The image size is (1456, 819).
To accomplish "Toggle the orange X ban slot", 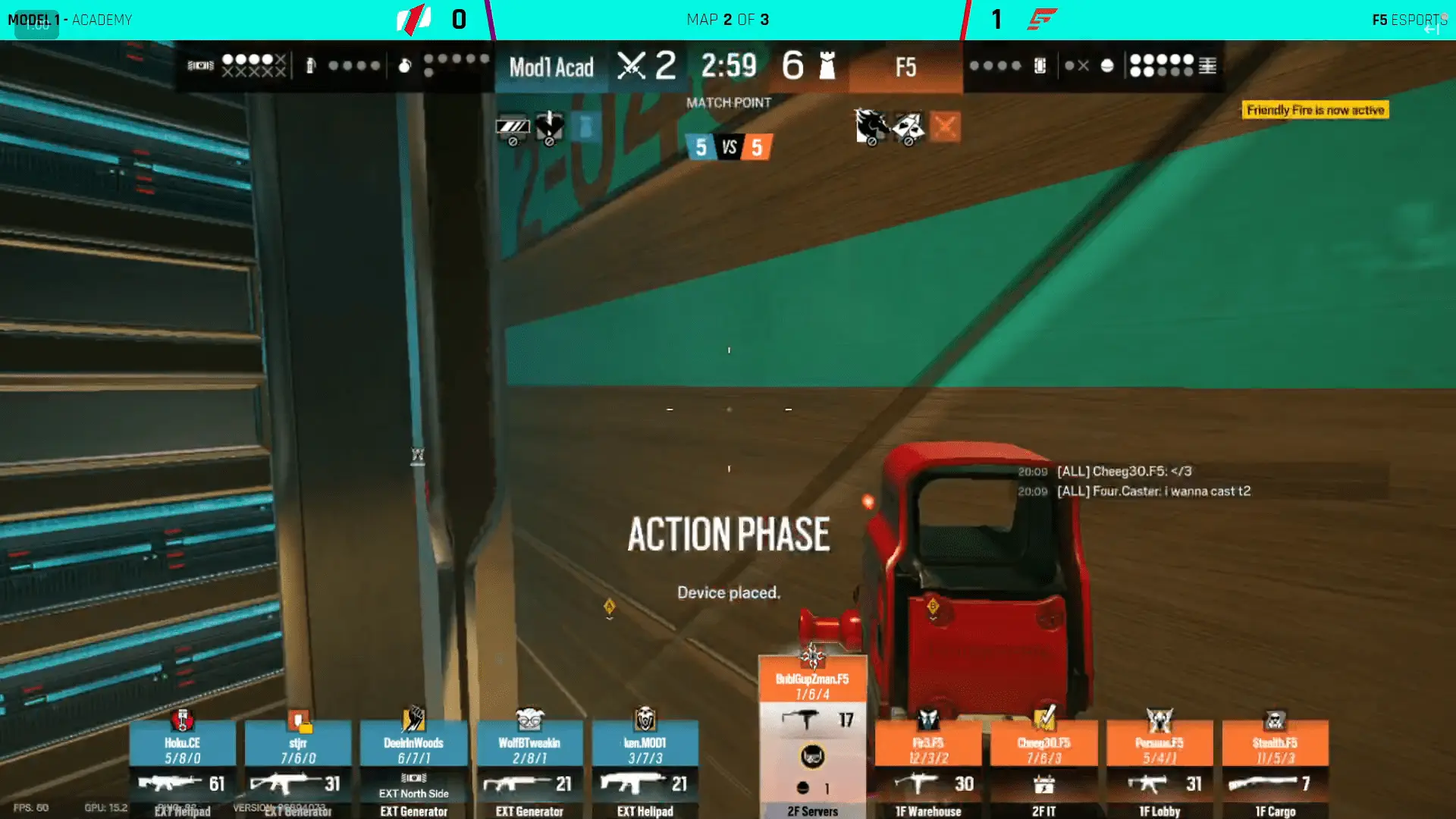I will pyautogui.click(x=944, y=127).
